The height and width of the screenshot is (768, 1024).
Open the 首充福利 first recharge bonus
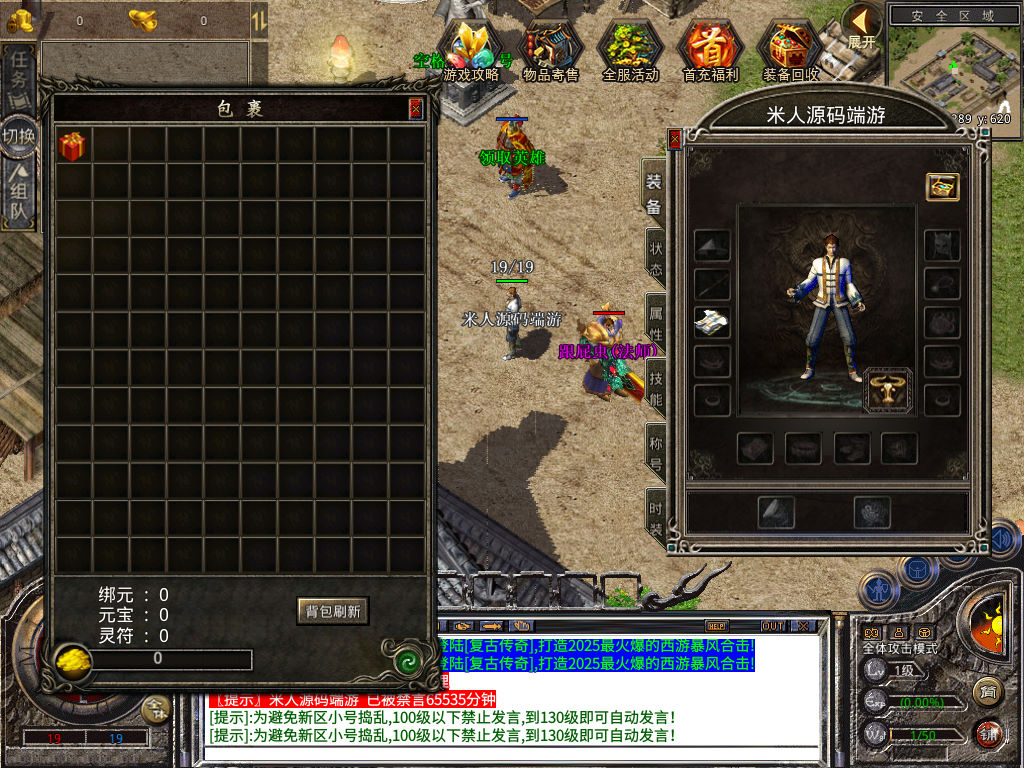click(x=710, y=48)
